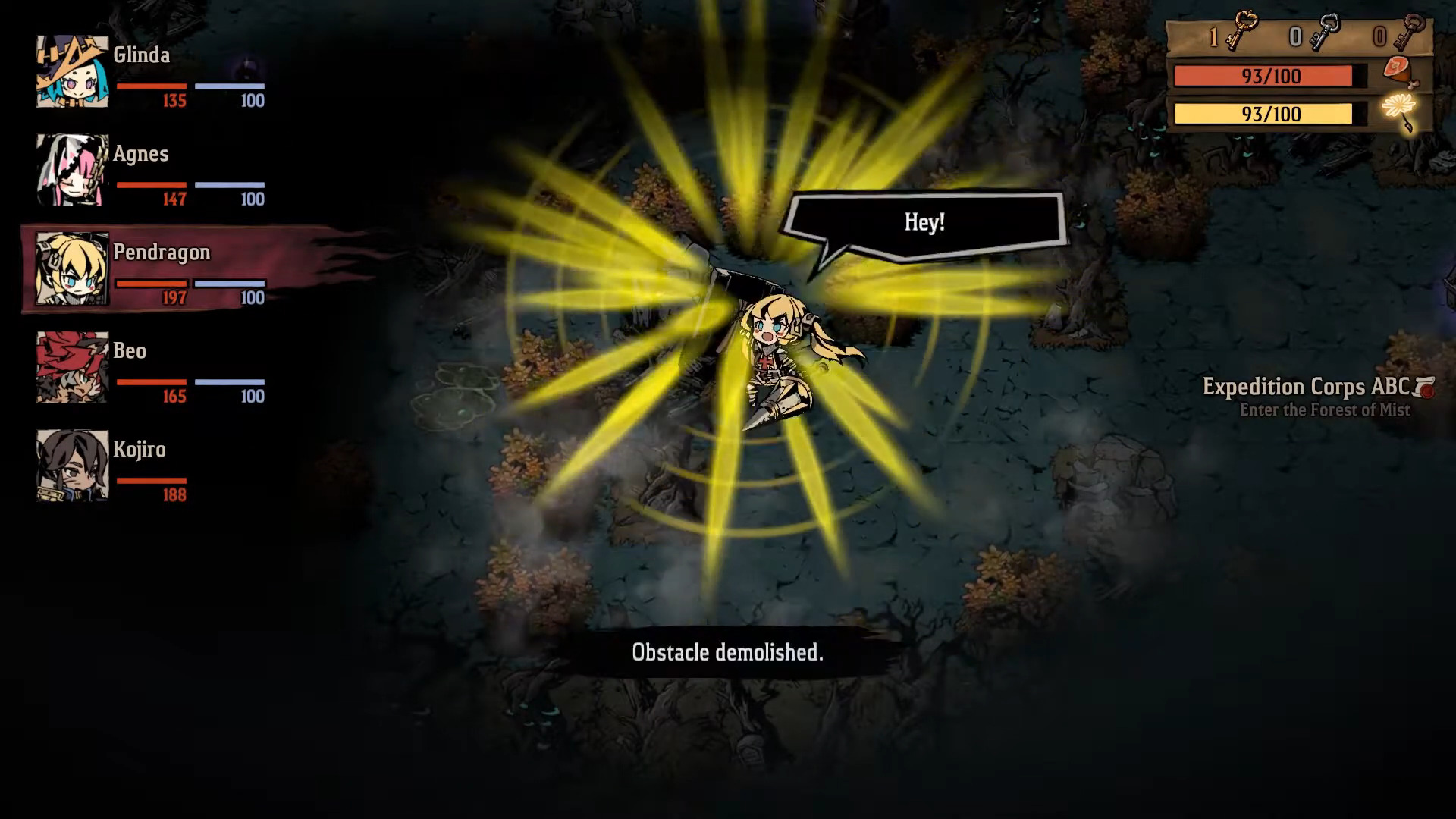Open the Pendragon character entry

[162, 252]
